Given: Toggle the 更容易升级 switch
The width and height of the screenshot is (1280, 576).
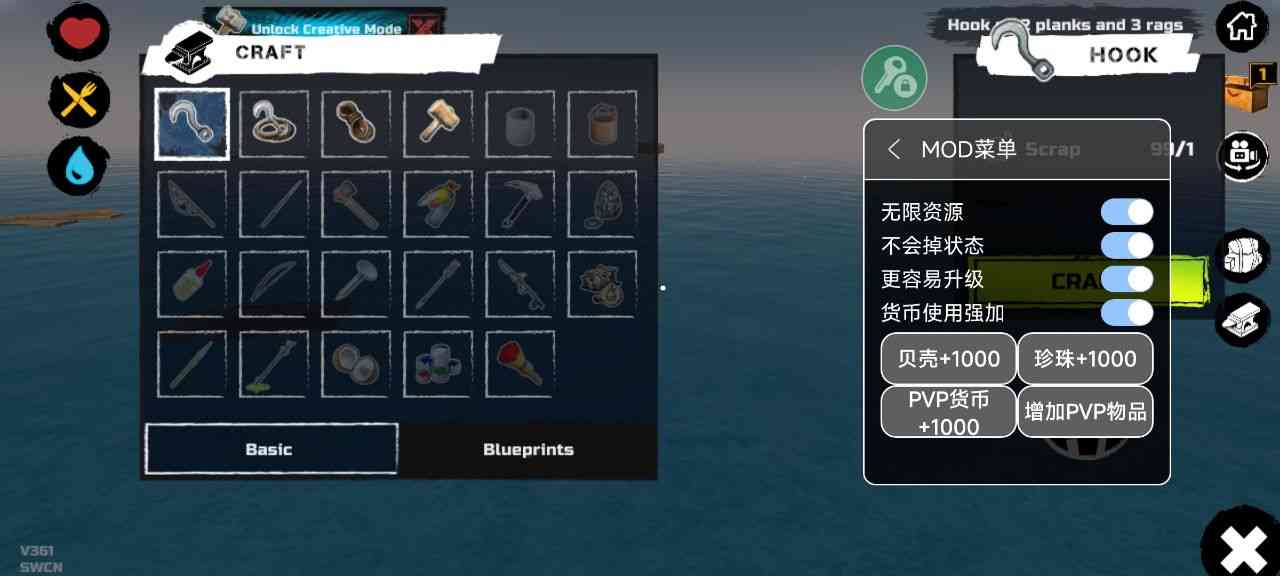Looking at the screenshot, I should [1126, 279].
